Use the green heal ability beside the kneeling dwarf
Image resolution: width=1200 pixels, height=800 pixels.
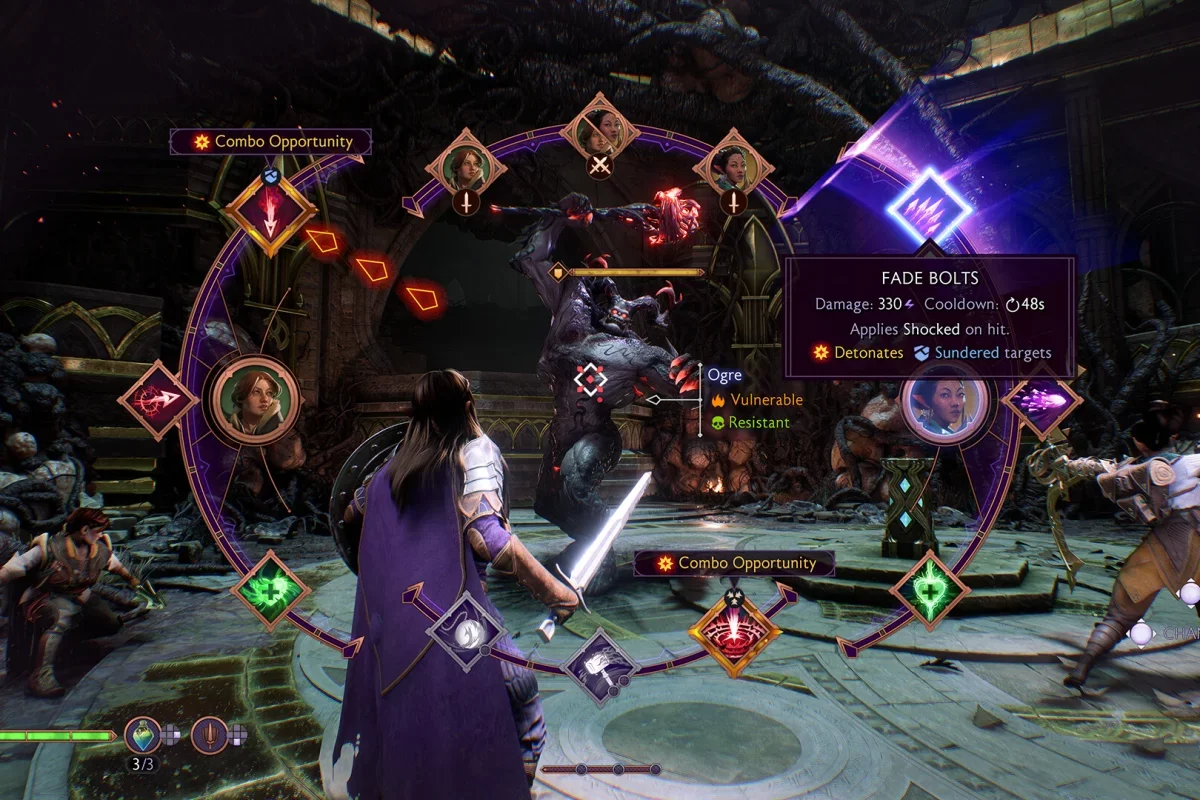(270, 590)
